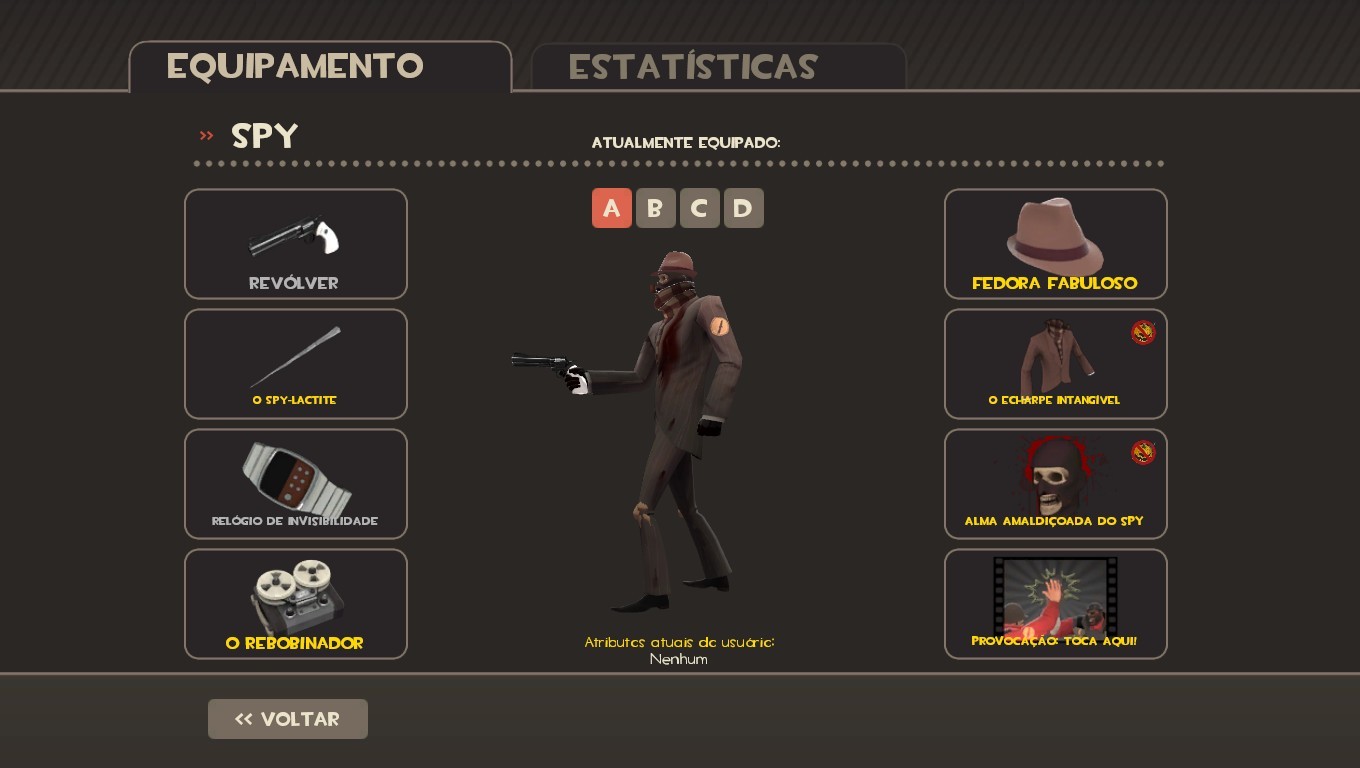
Task: Click the VOLTAR button
Action: coord(287,718)
